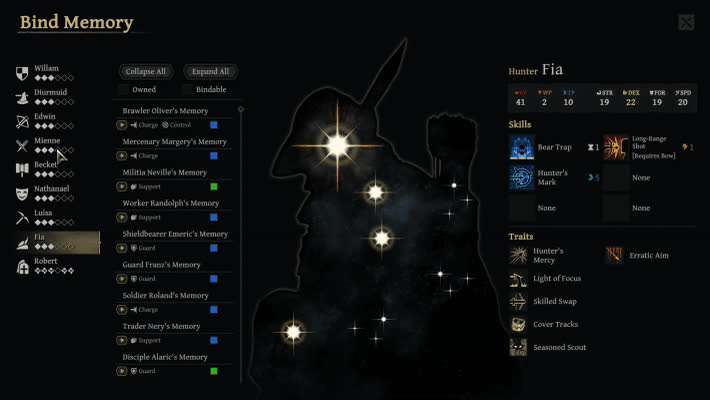
Task: Toggle the Owned filter checkbox
Action: (124, 90)
